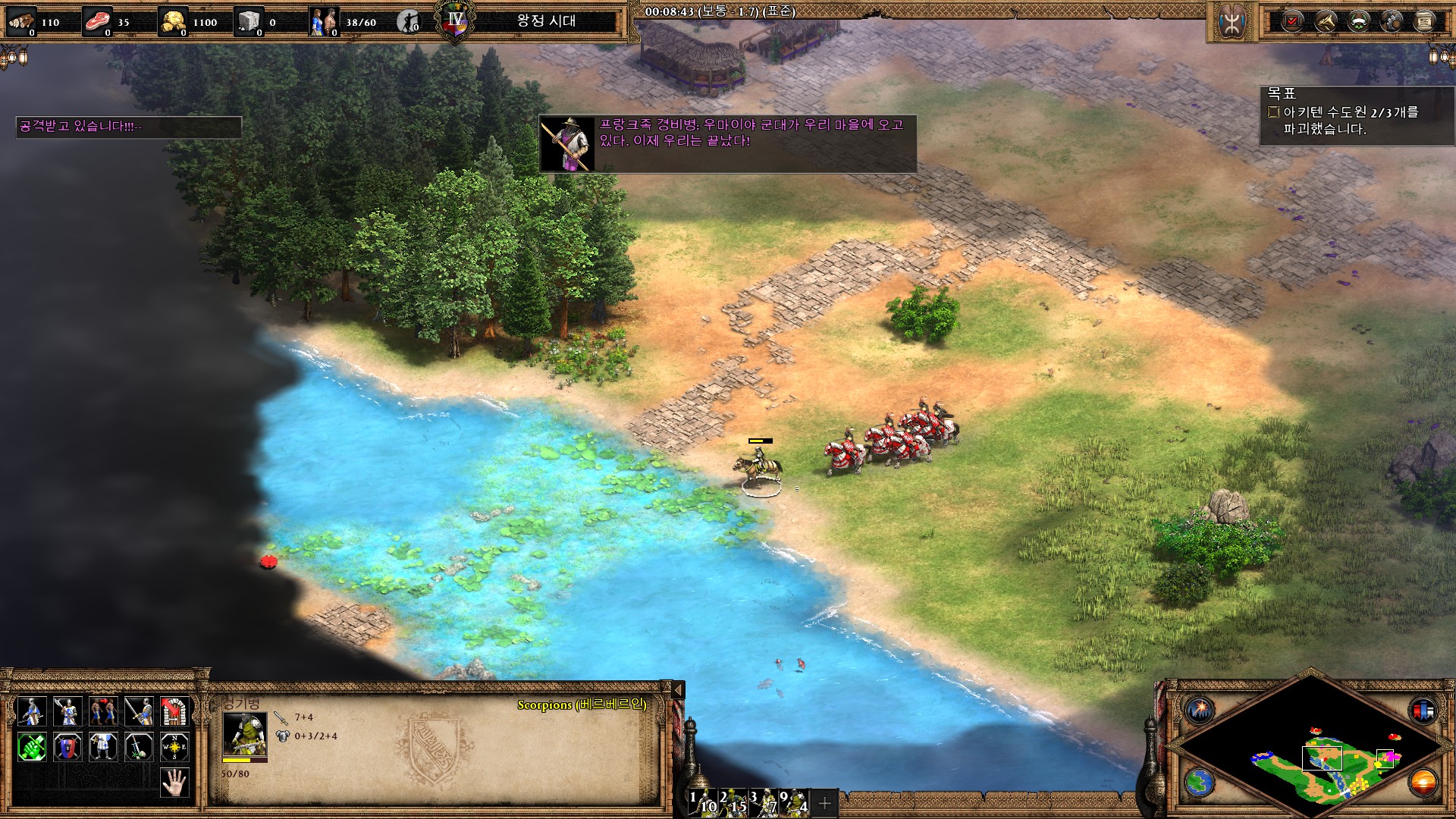Toggle the minimap globe mode button
Screen dimensions: 1456x819
[x=1200, y=781]
